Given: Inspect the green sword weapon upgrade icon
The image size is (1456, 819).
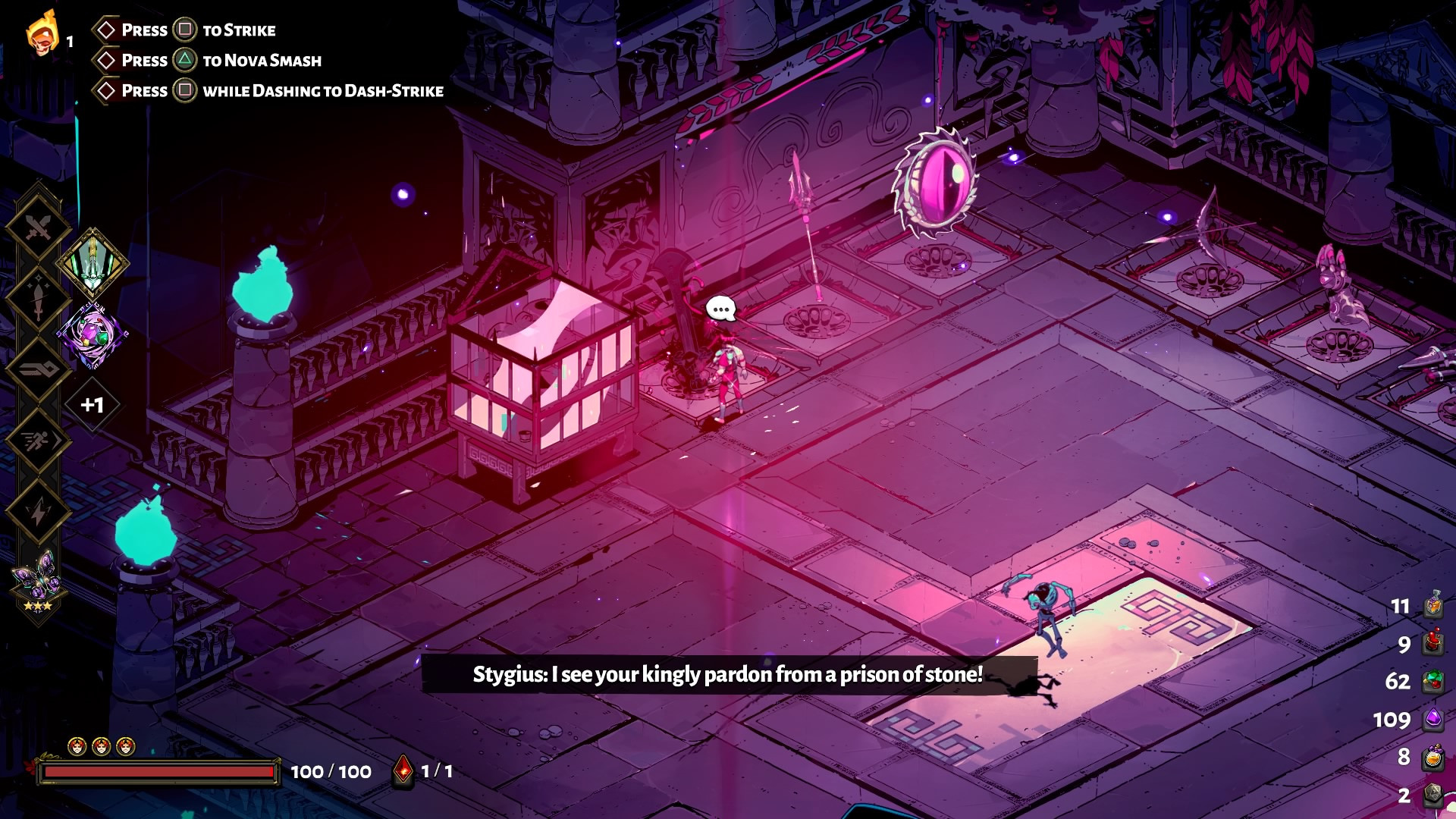Looking at the screenshot, I should [93, 262].
